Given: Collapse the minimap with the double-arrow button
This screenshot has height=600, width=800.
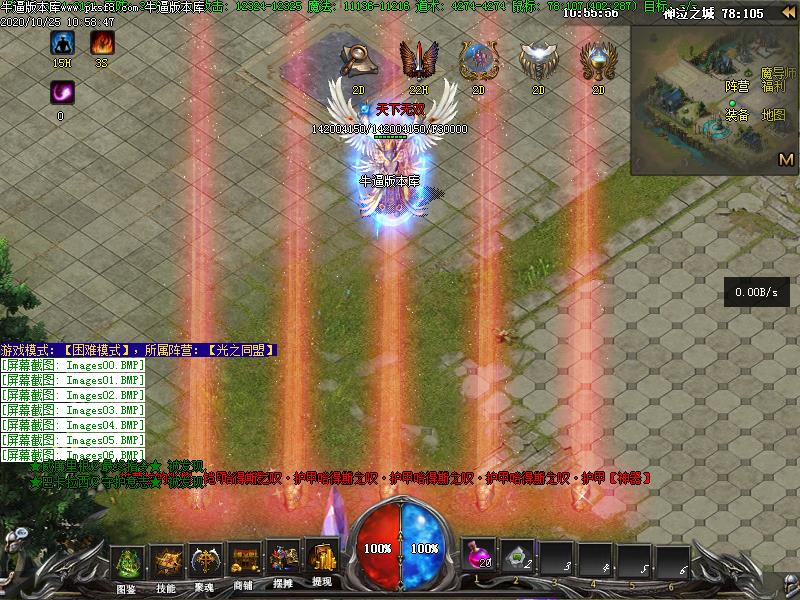Looking at the screenshot, I should click(x=788, y=13).
